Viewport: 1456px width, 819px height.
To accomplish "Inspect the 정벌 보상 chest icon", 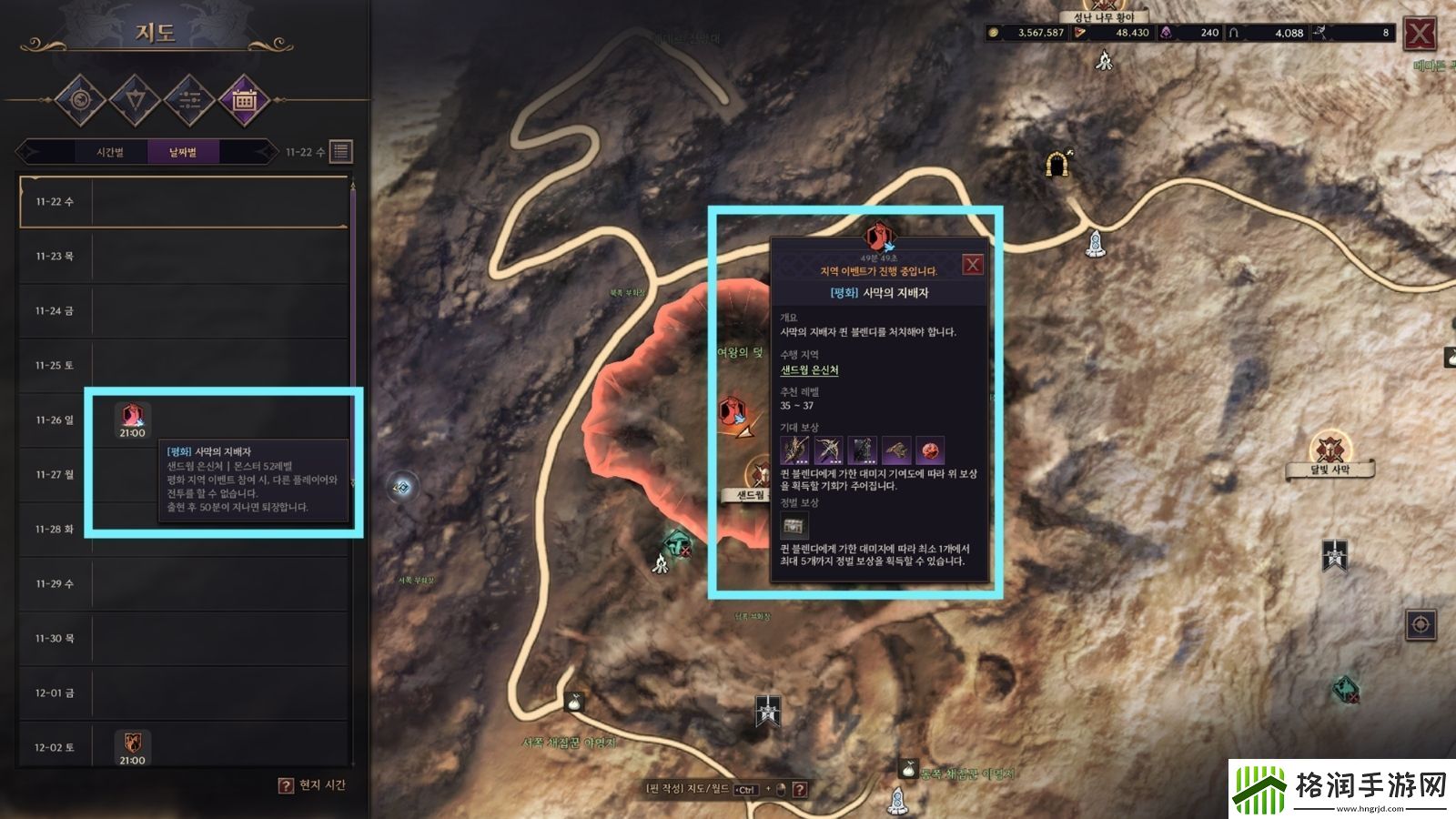I will coord(794,525).
